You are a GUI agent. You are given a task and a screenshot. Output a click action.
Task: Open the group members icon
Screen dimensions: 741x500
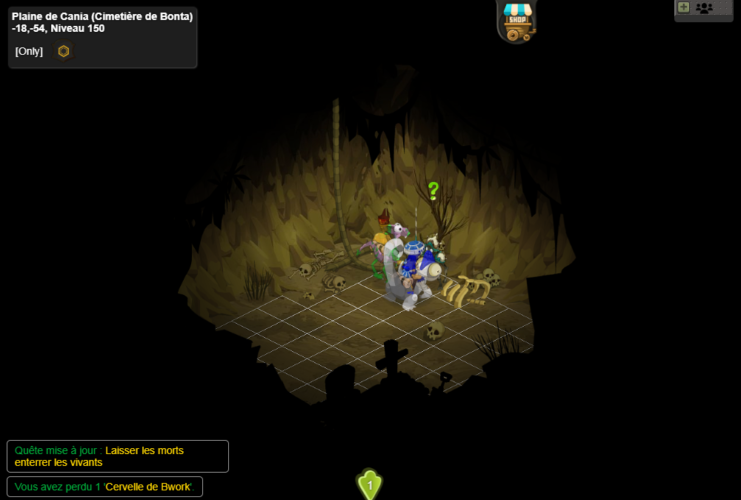coord(704,8)
